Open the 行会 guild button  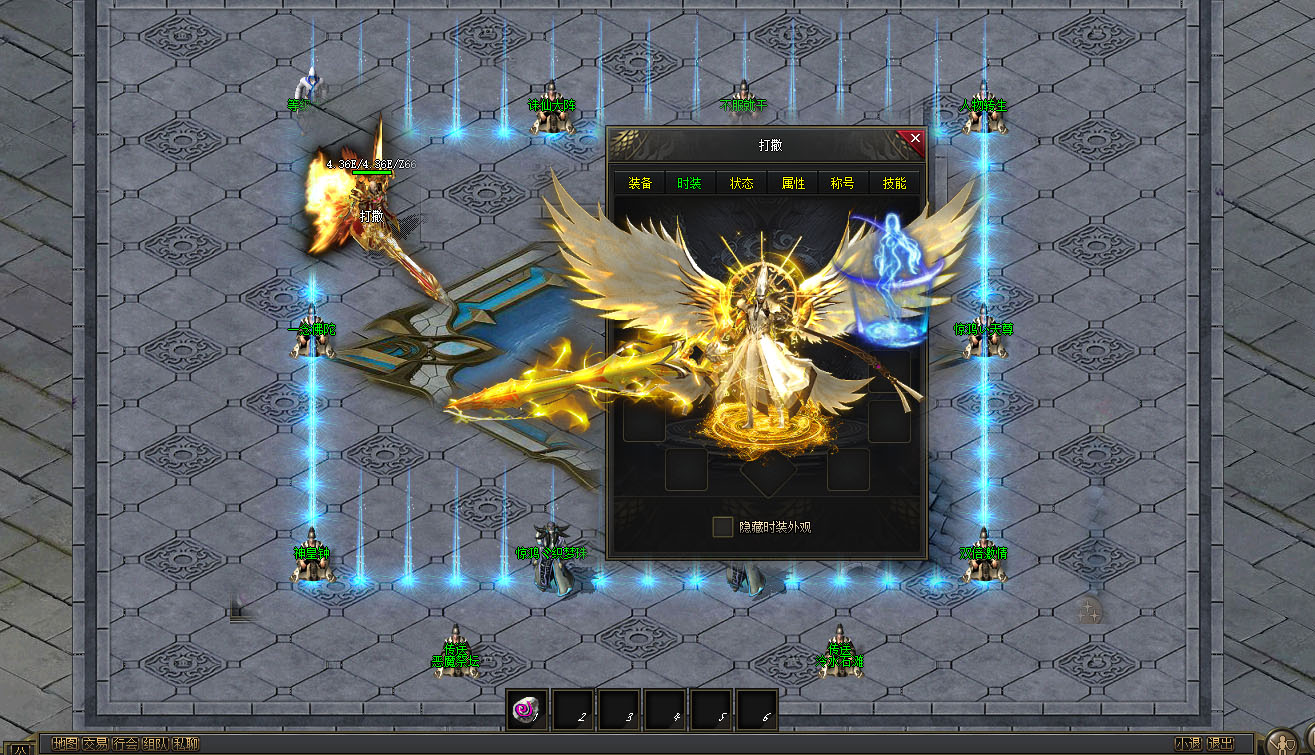click(x=125, y=744)
